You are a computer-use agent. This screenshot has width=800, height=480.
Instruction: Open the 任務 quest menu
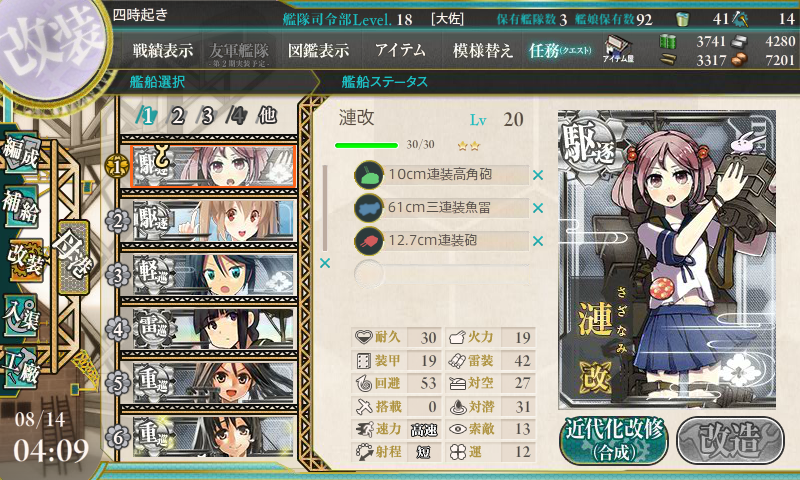(x=561, y=50)
